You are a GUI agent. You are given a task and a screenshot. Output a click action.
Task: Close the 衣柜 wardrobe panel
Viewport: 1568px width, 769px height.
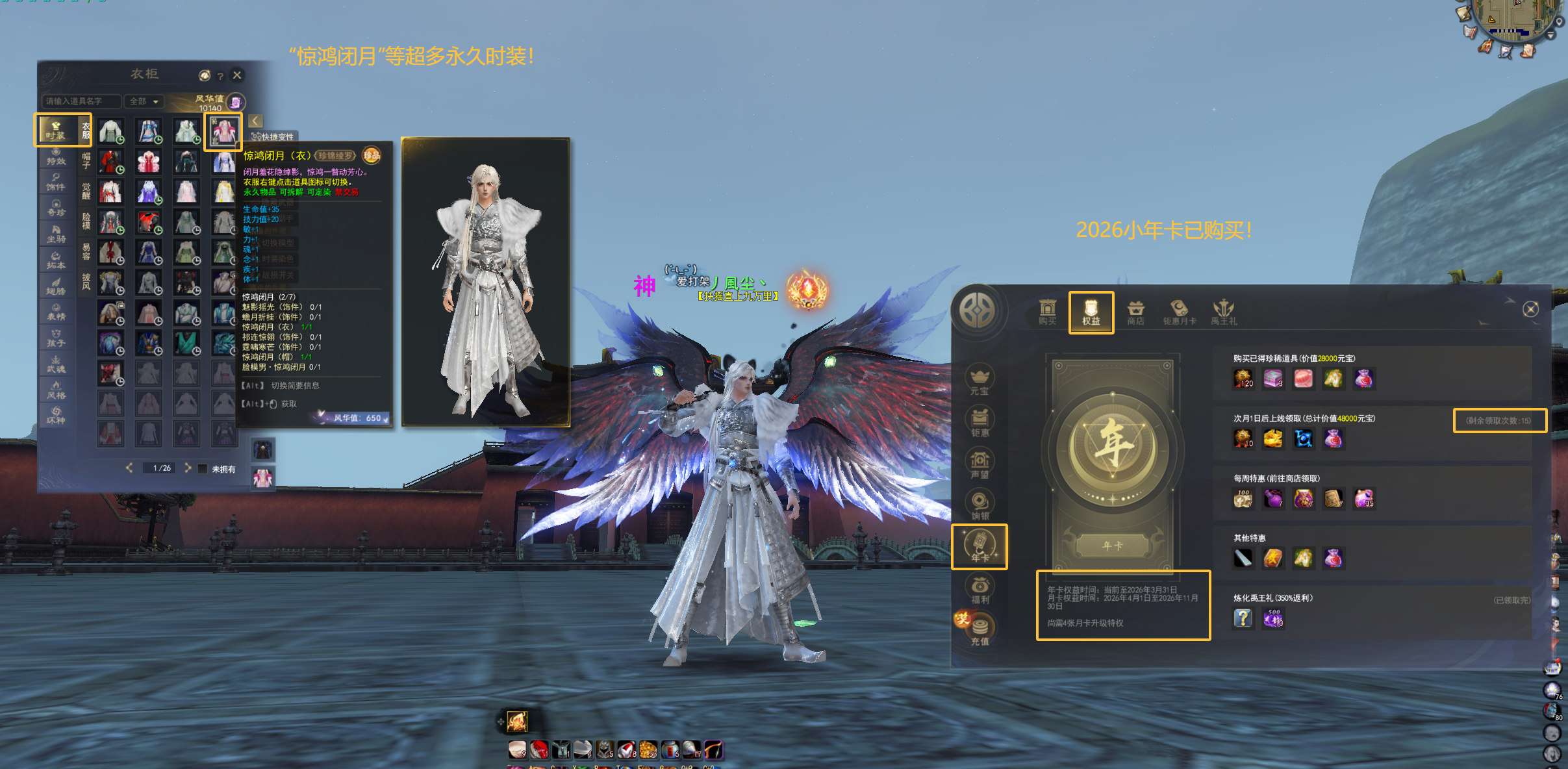coord(237,75)
